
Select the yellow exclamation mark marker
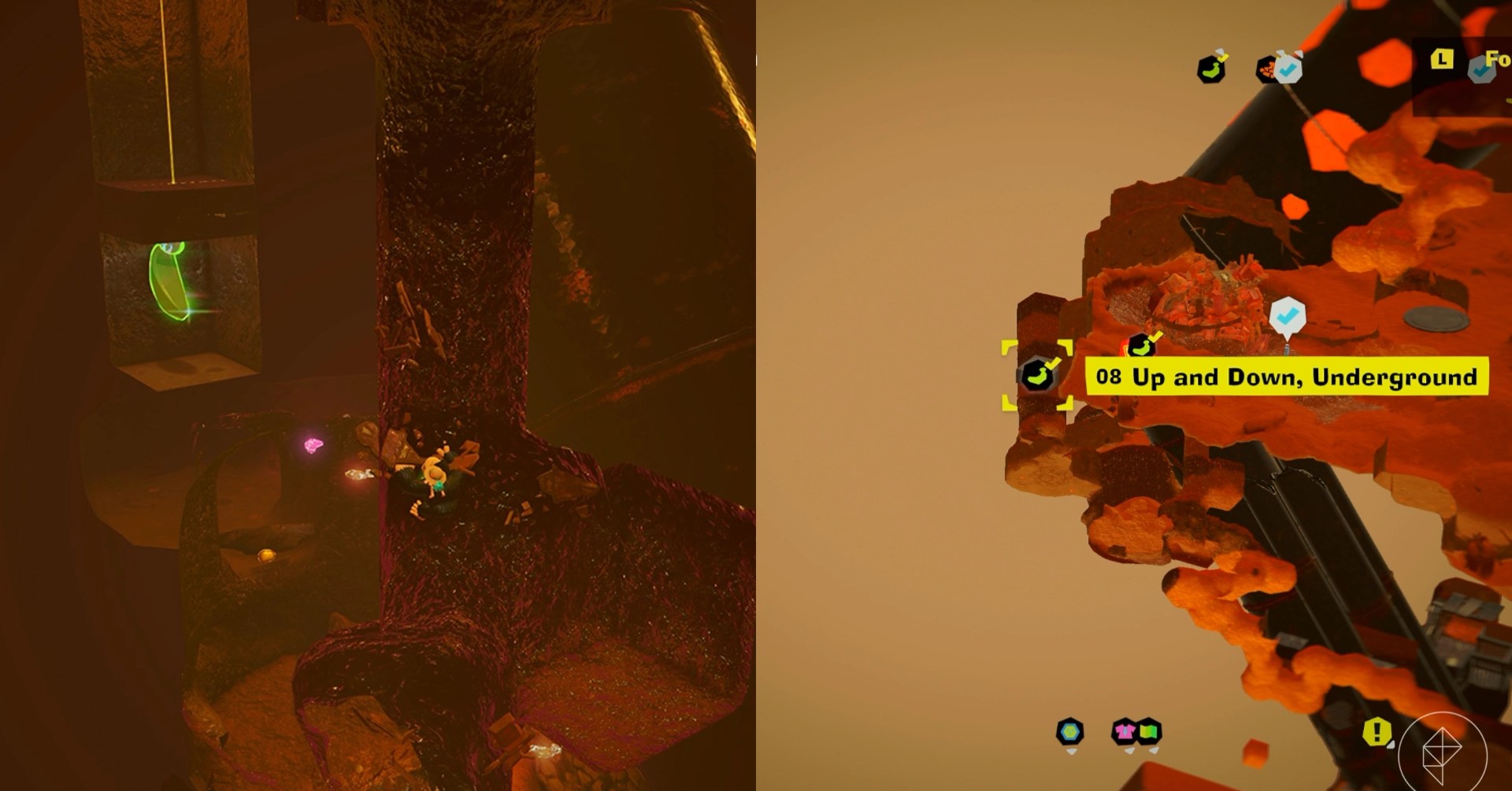[1377, 732]
